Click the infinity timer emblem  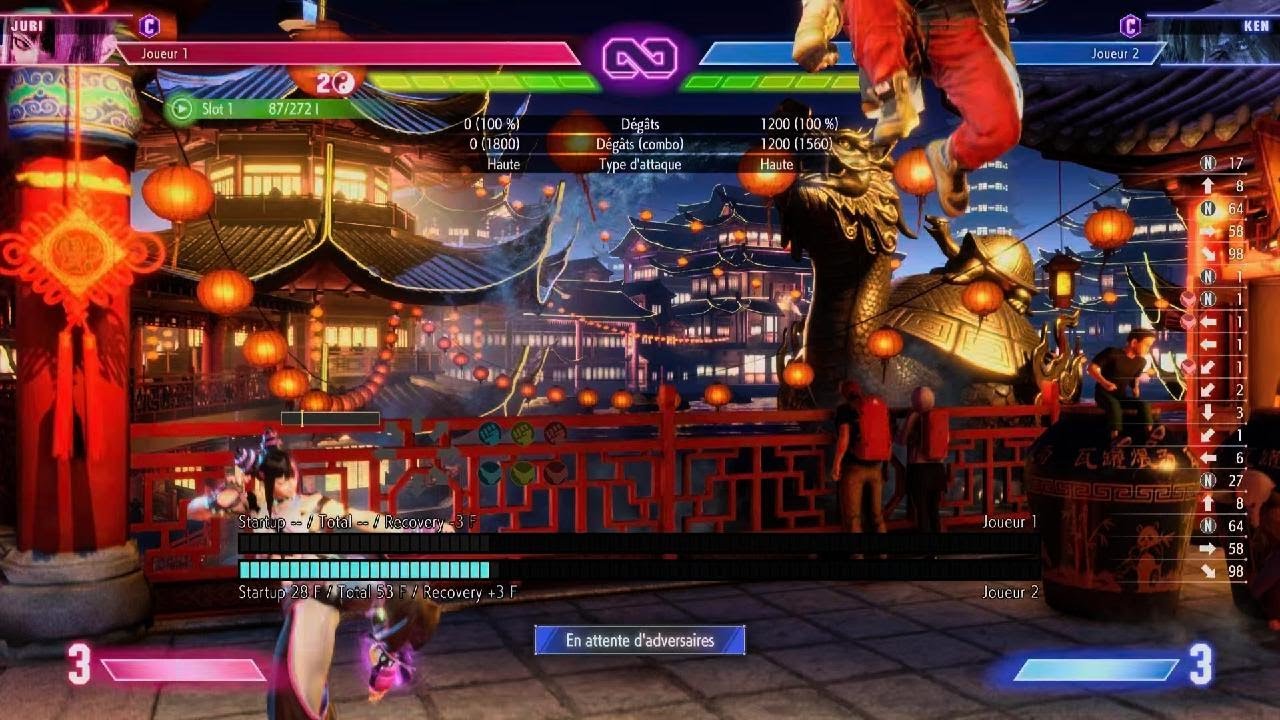(640, 58)
